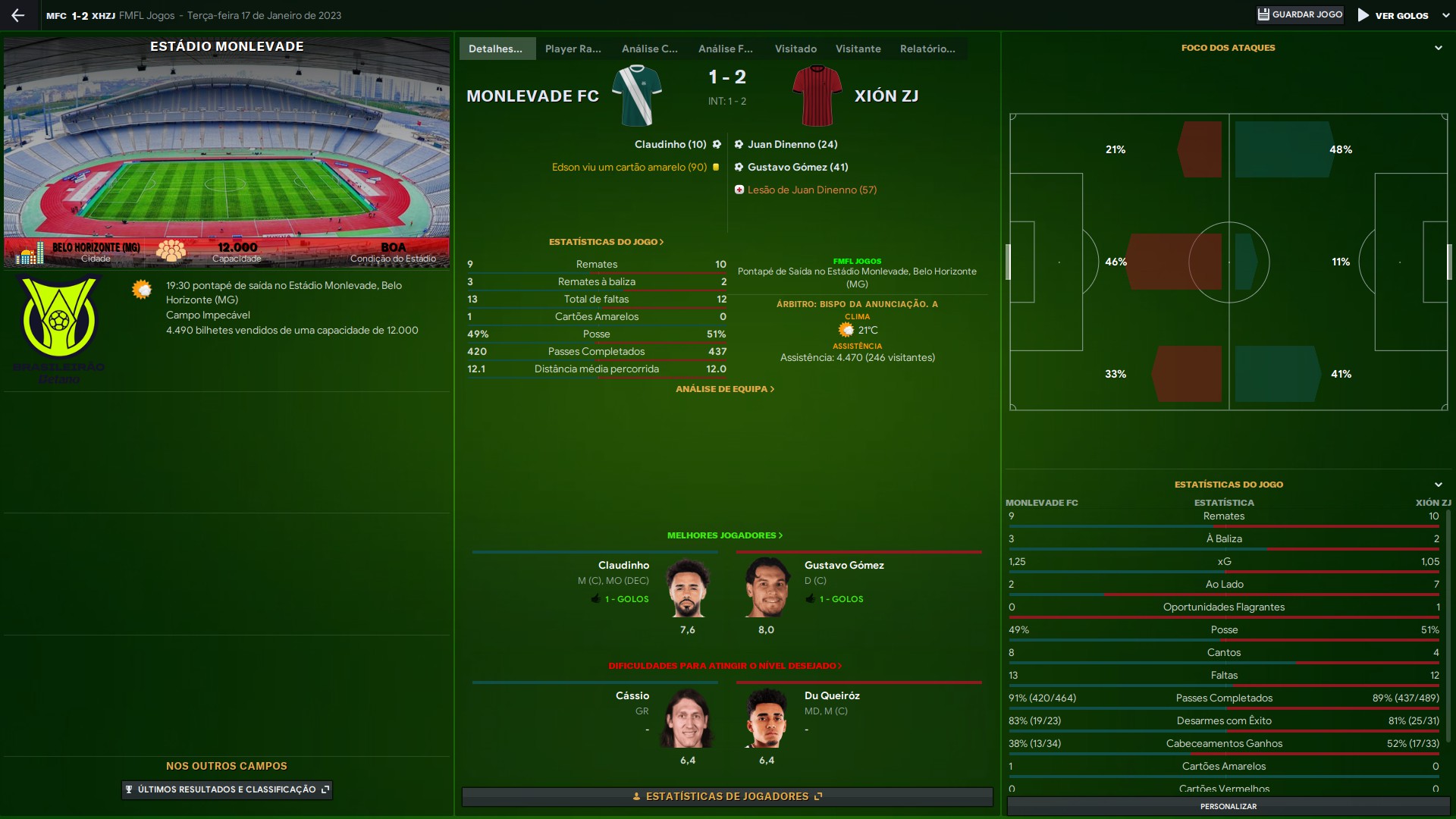Select Cássio's player portrait
The image size is (1456, 819).
[688, 717]
